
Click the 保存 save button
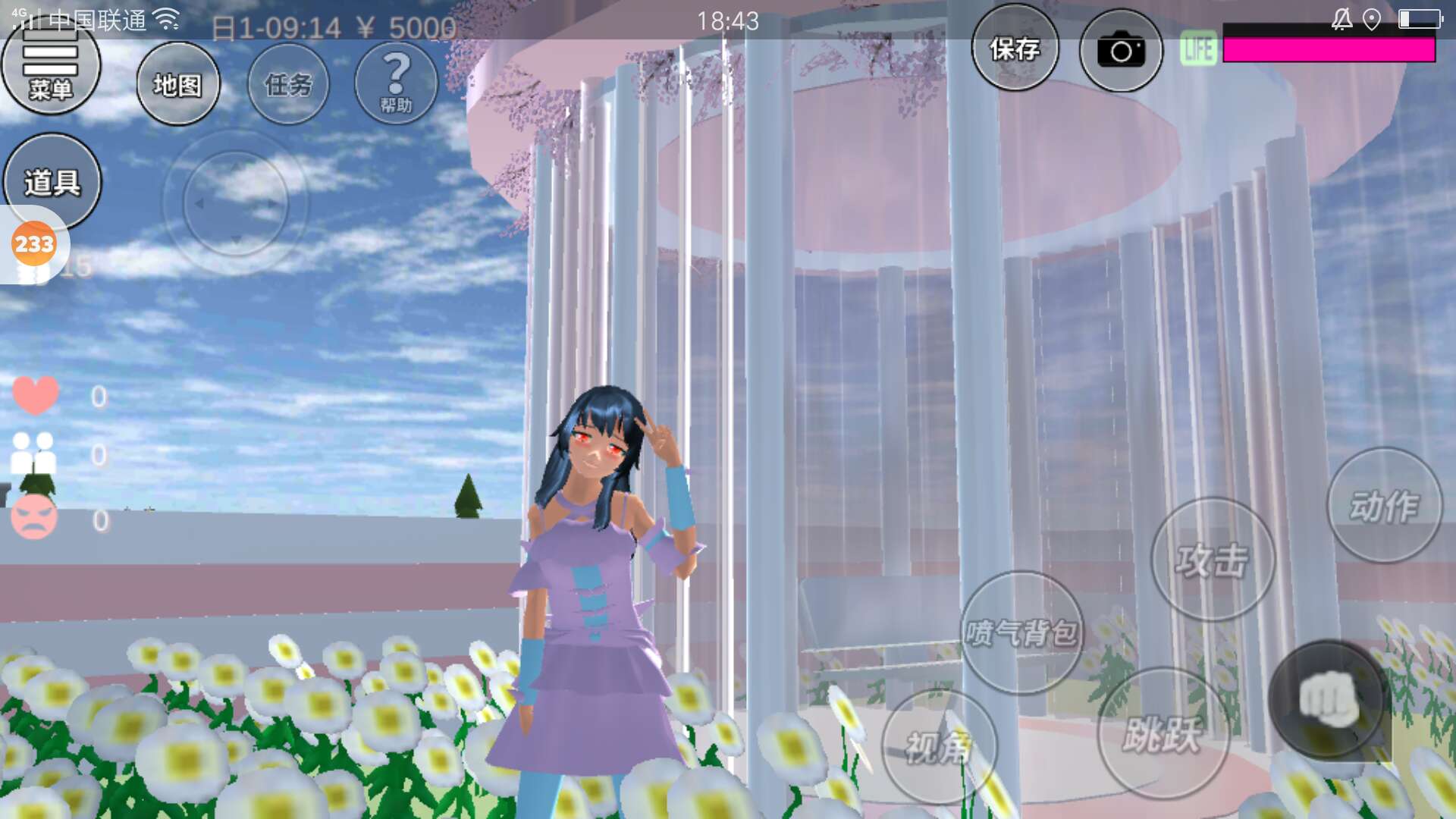coord(1015,49)
